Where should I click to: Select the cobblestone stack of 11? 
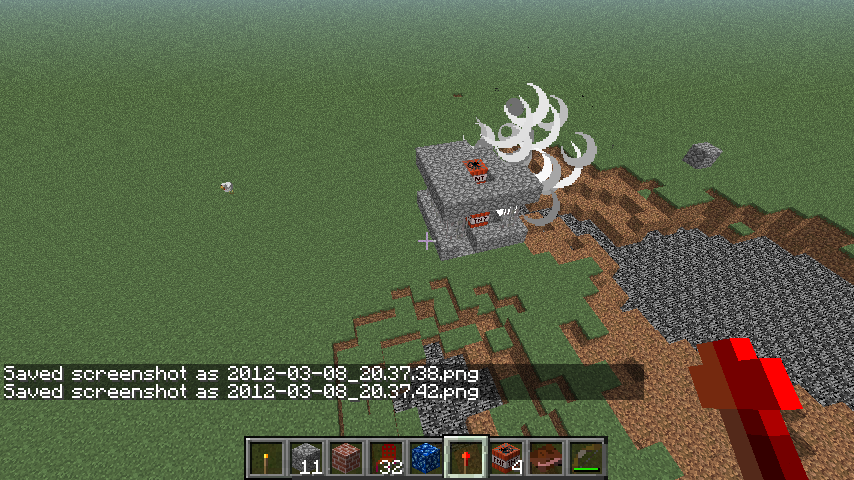click(x=305, y=458)
